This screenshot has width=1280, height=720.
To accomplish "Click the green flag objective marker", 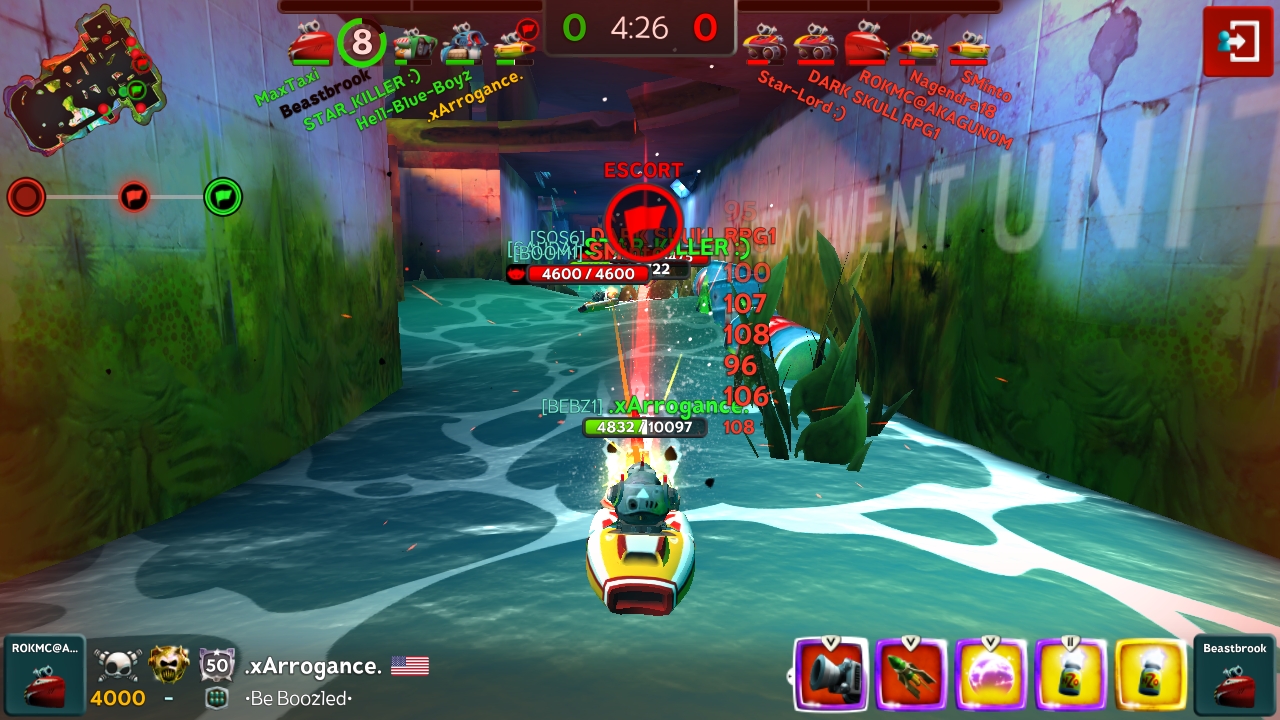I will pos(223,197).
